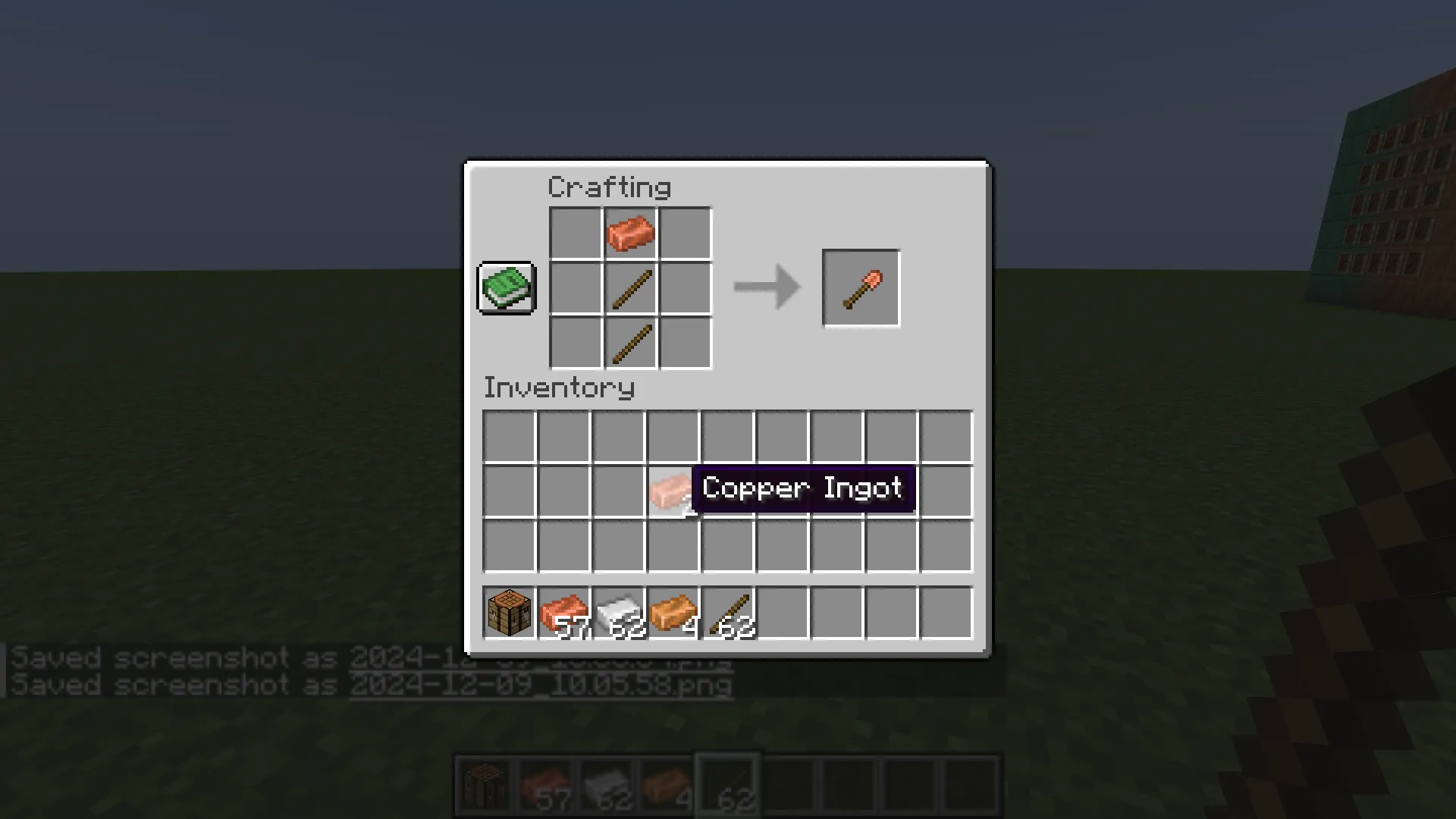Select the stick in the middle crafting slot

(629, 288)
